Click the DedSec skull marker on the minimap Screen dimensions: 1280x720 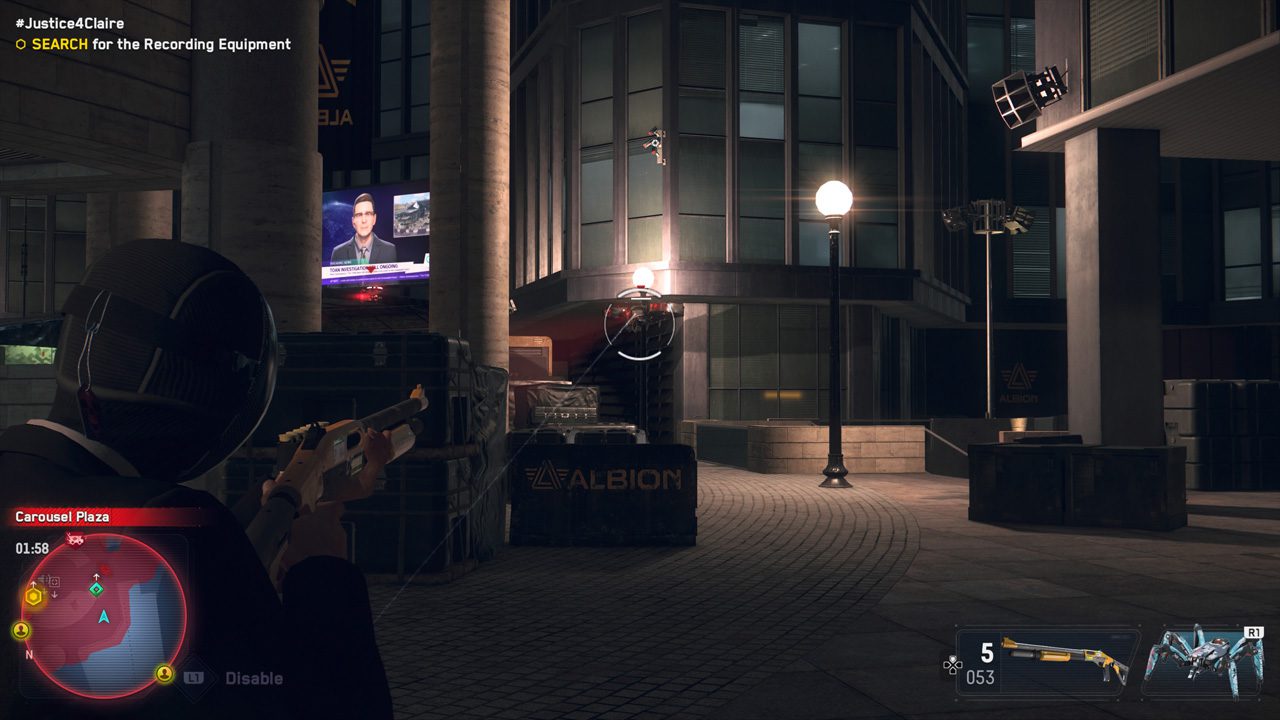pyautogui.click(x=75, y=538)
